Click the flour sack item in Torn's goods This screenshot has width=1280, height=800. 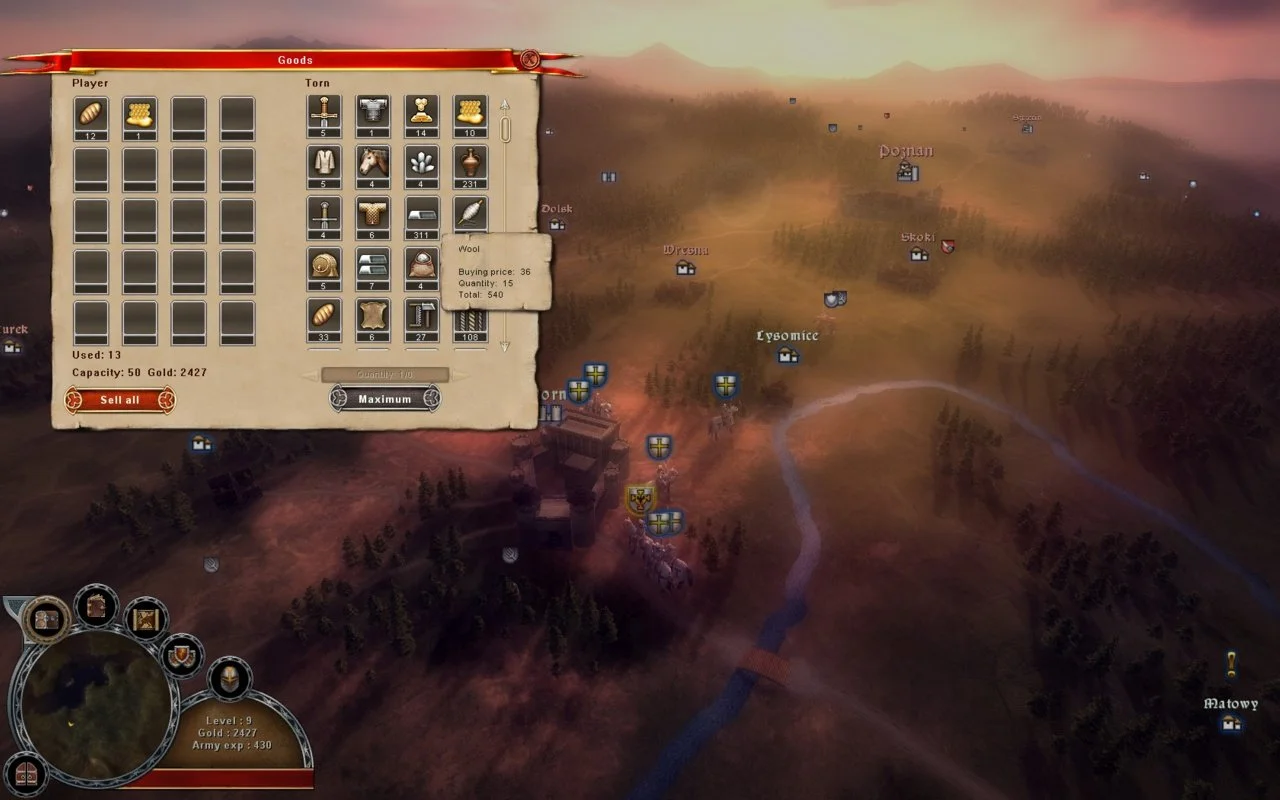coord(420,266)
